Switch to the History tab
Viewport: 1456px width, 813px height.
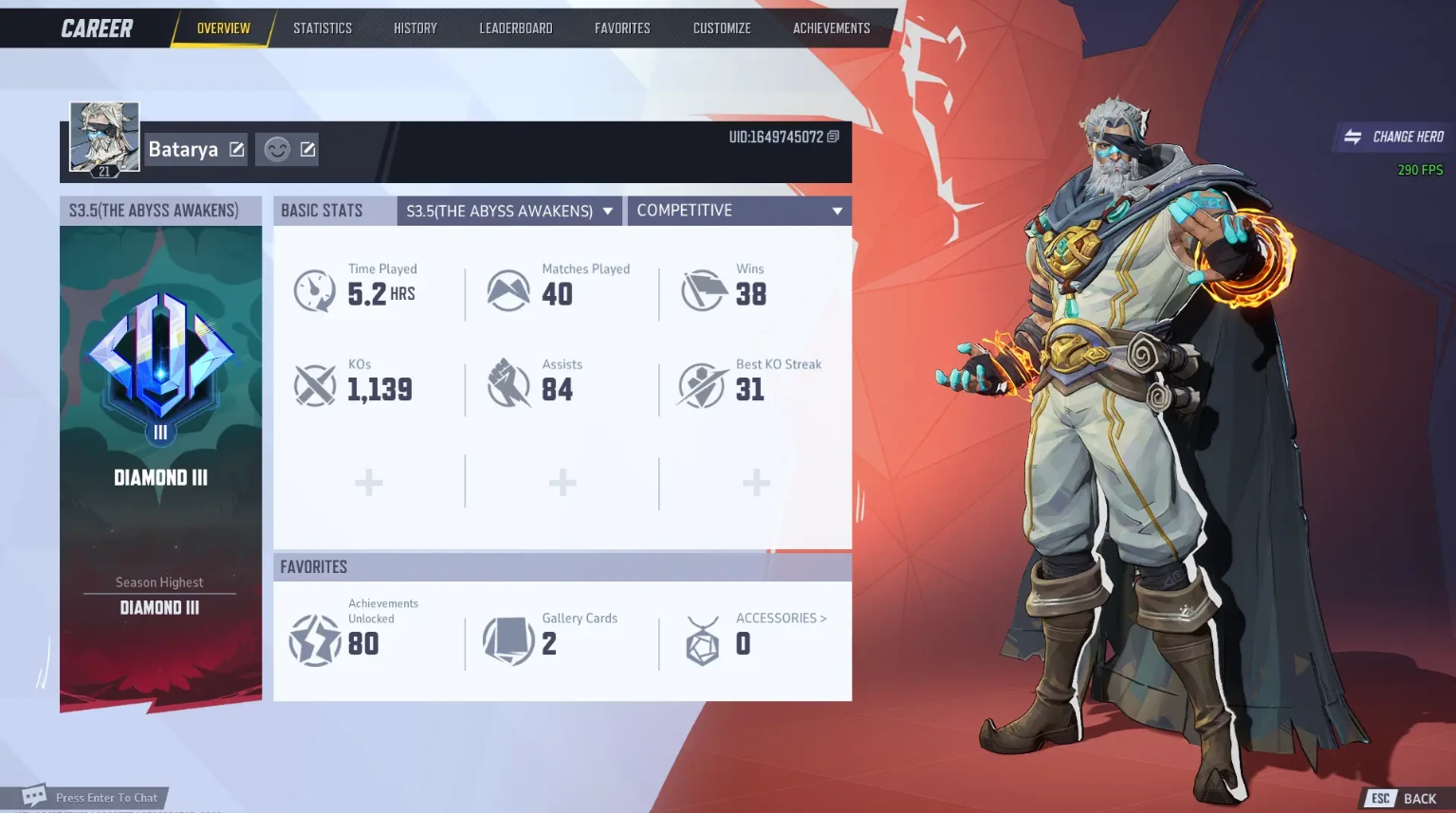click(x=415, y=28)
